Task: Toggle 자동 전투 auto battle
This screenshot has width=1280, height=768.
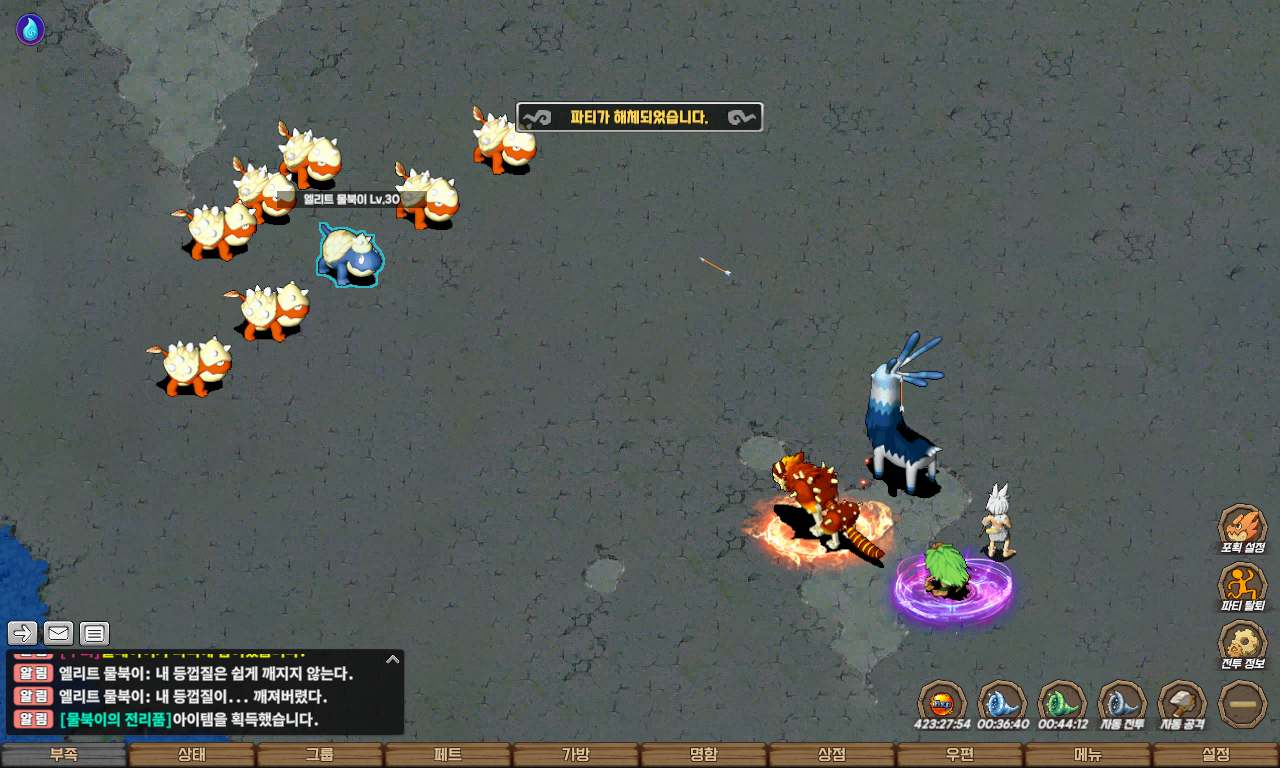Action: coord(1122,703)
